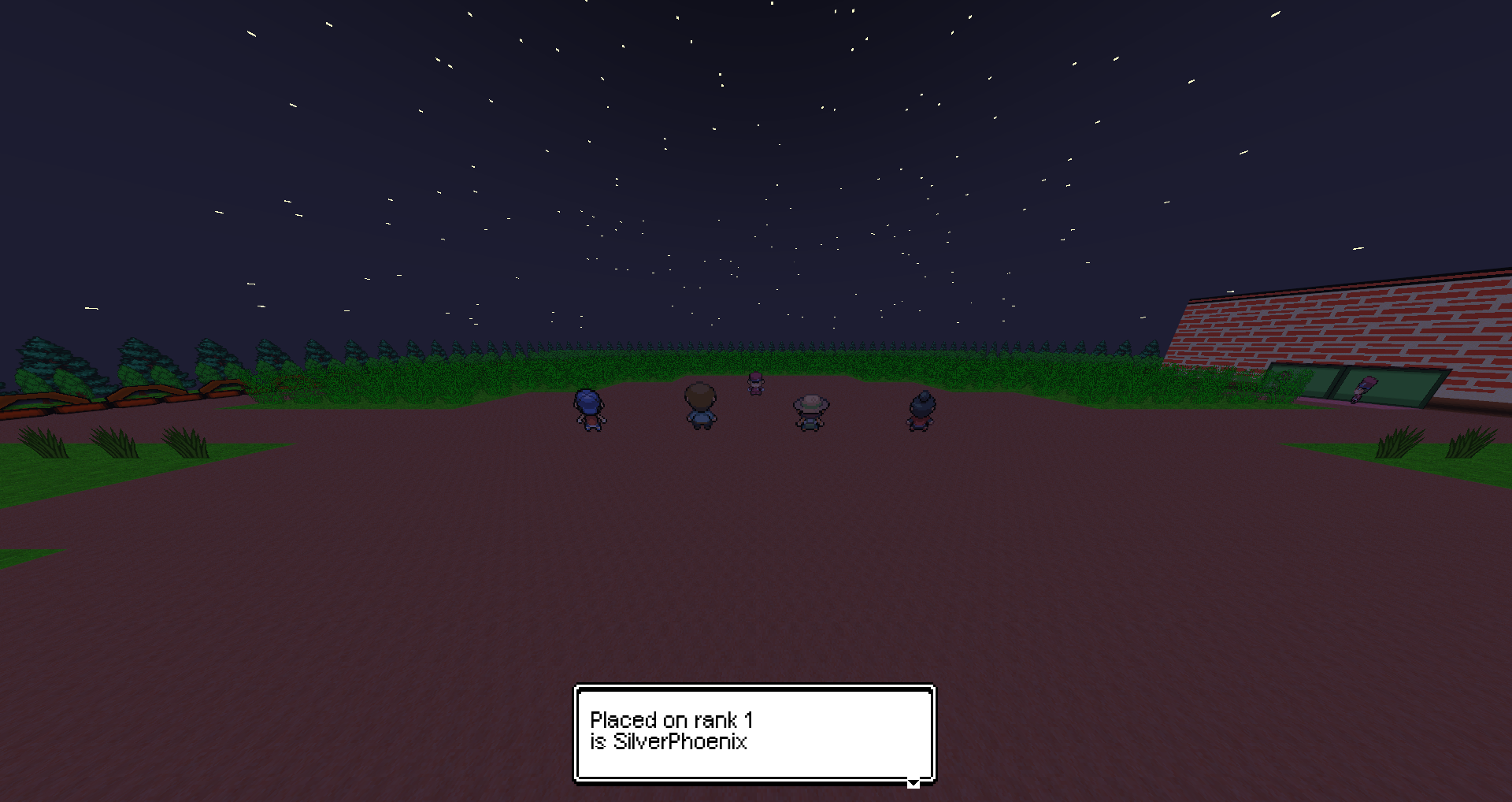Advance the dialog with the continue arrow
Screen dimensions: 1512x802
tap(913, 783)
